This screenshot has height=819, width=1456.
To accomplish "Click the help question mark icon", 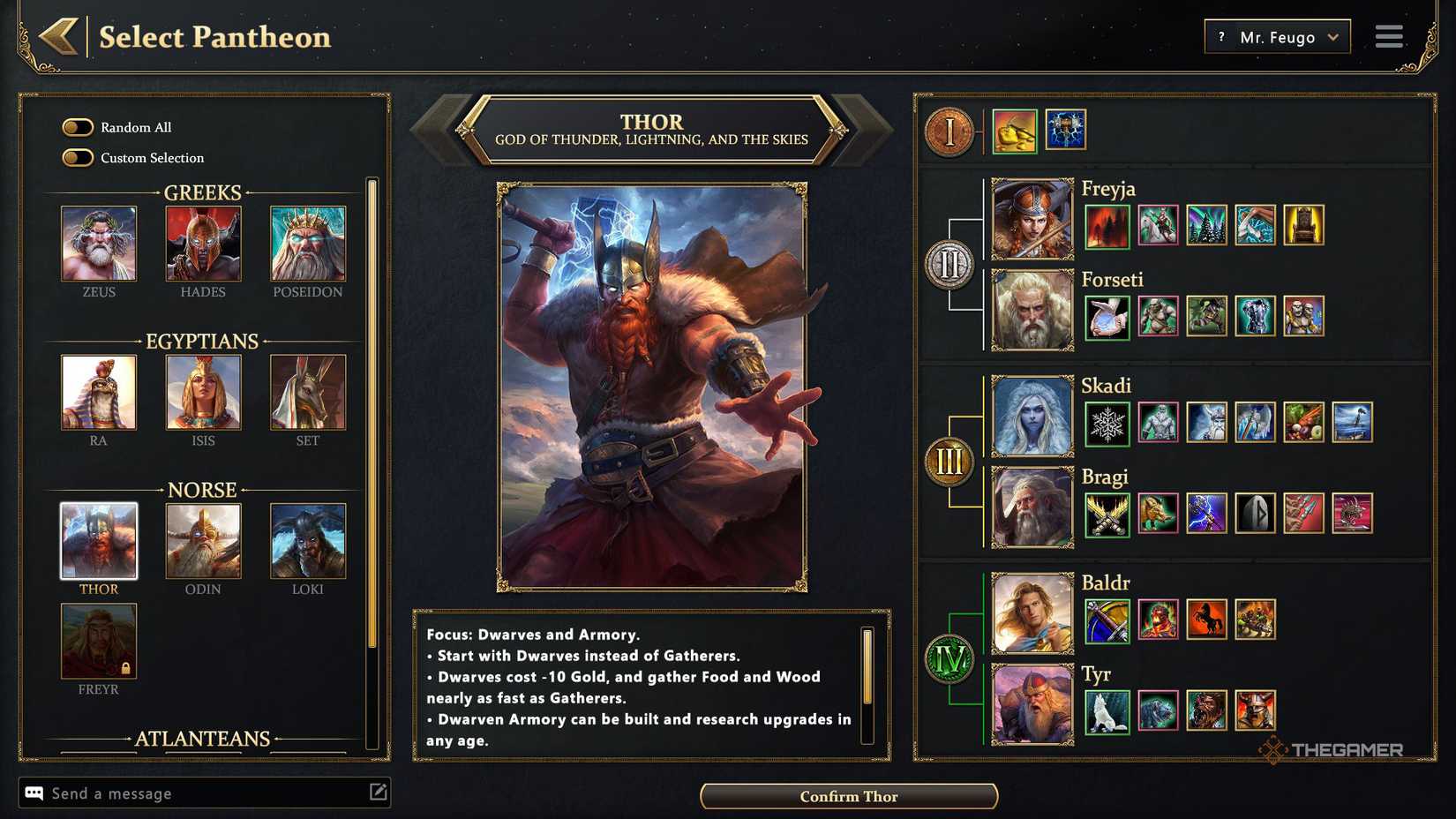I will coord(1220,36).
